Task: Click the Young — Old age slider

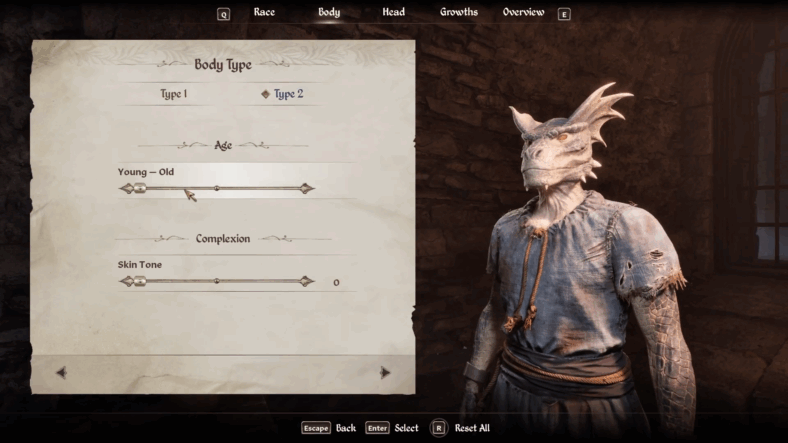Action: (216, 188)
